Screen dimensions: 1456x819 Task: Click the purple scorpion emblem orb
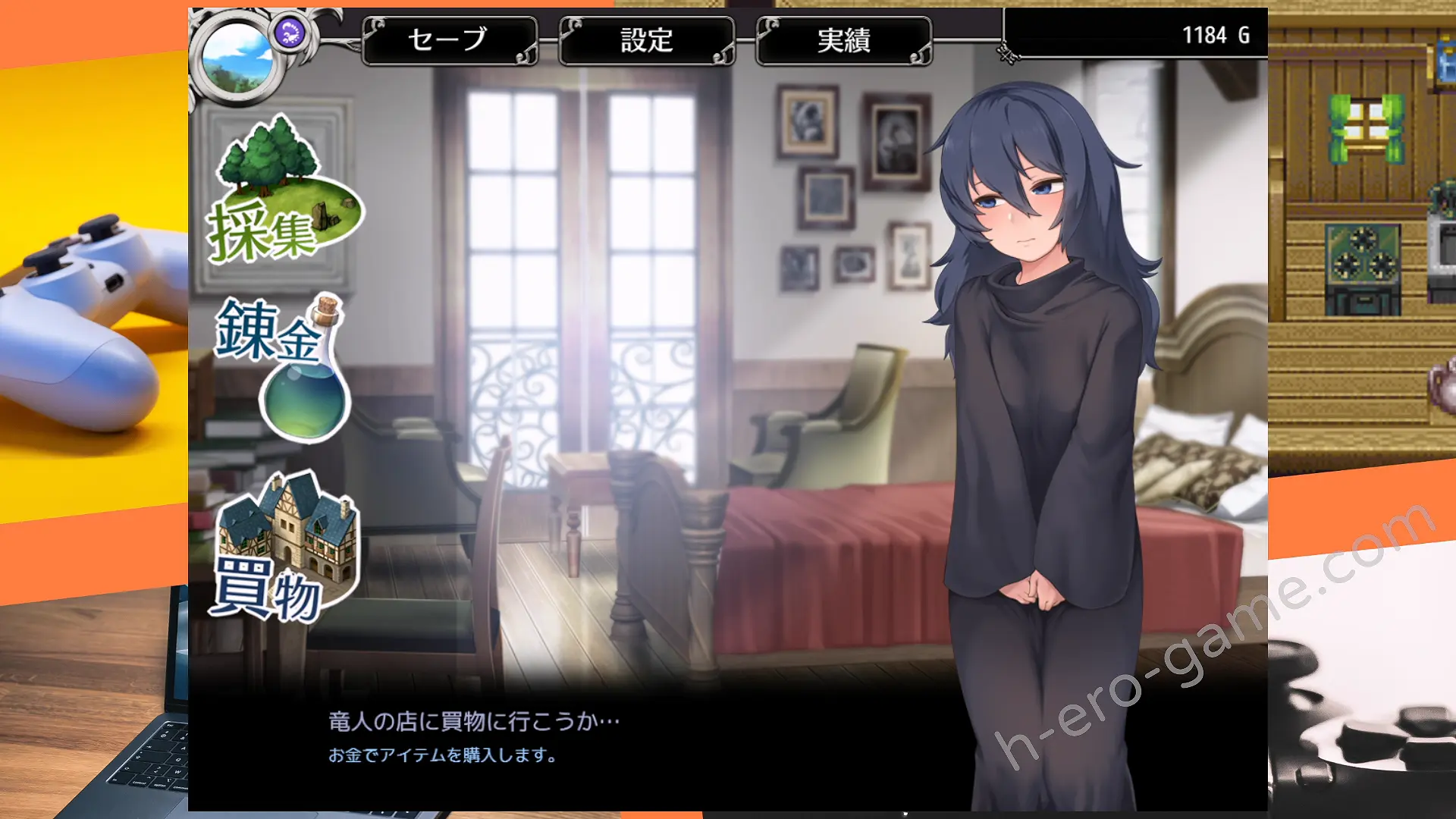click(290, 33)
